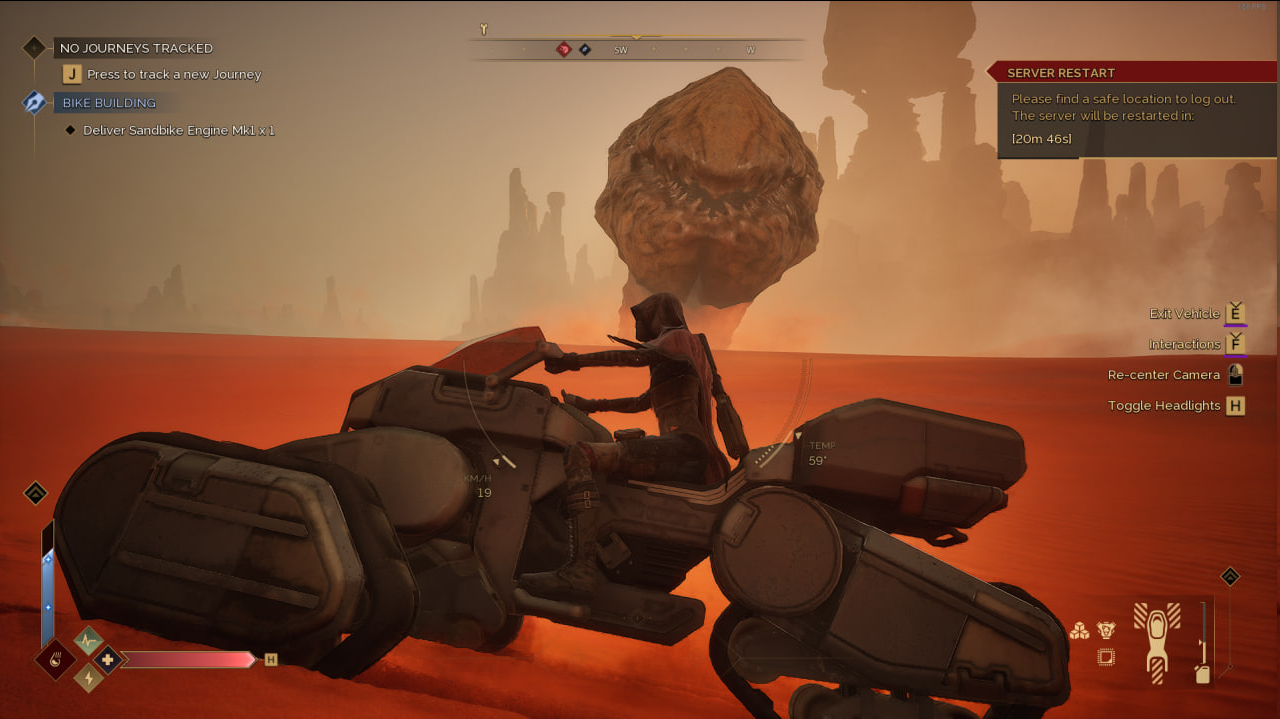The width and height of the screenshot is (1280, 719).
Task: Select the health cross diamond icon
Action: coord(107,660)
